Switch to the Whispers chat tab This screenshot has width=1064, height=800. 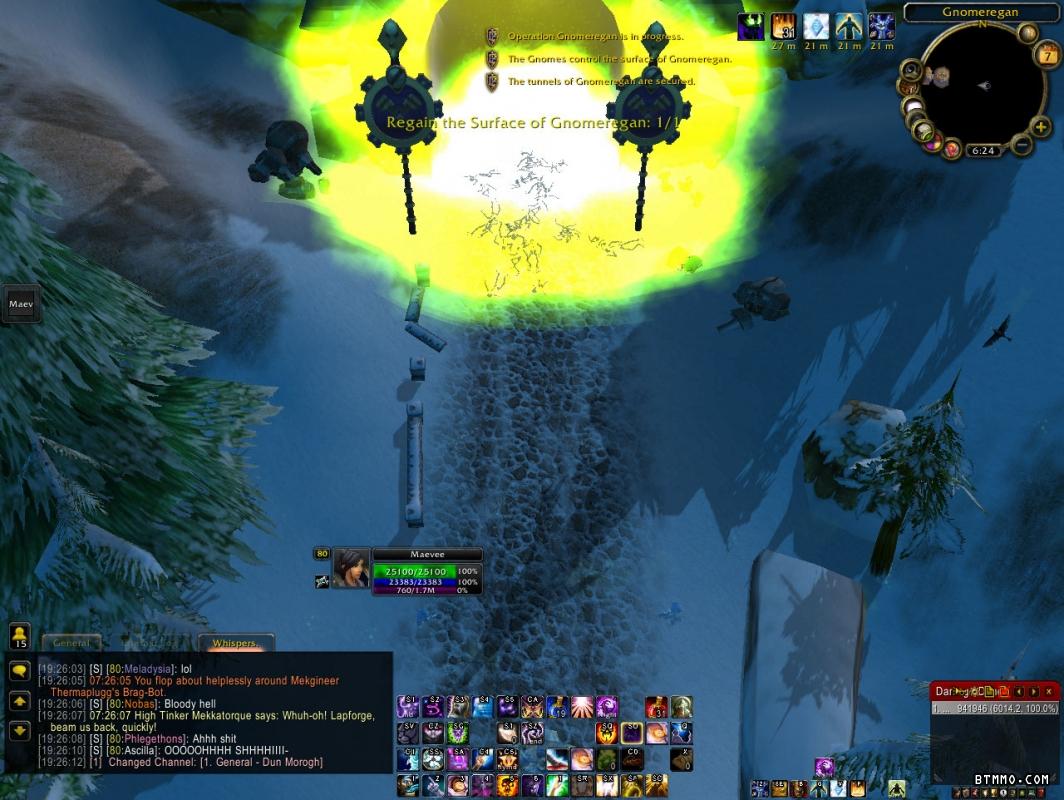tap(235, 643)
